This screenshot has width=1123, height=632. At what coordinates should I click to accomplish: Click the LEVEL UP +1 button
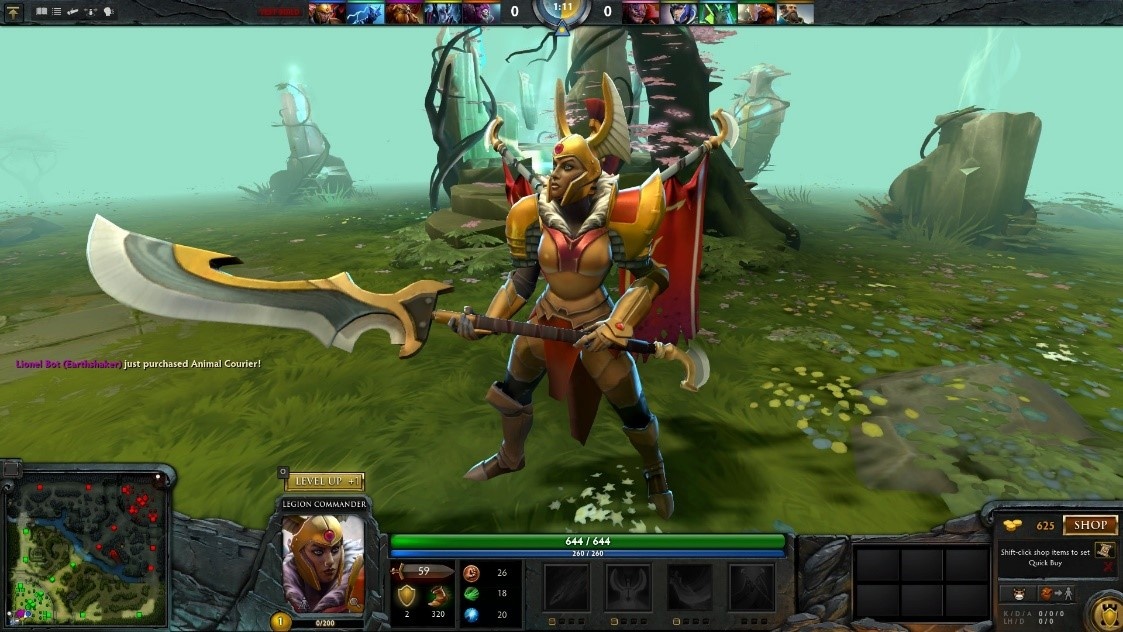[x=324, y=482]
